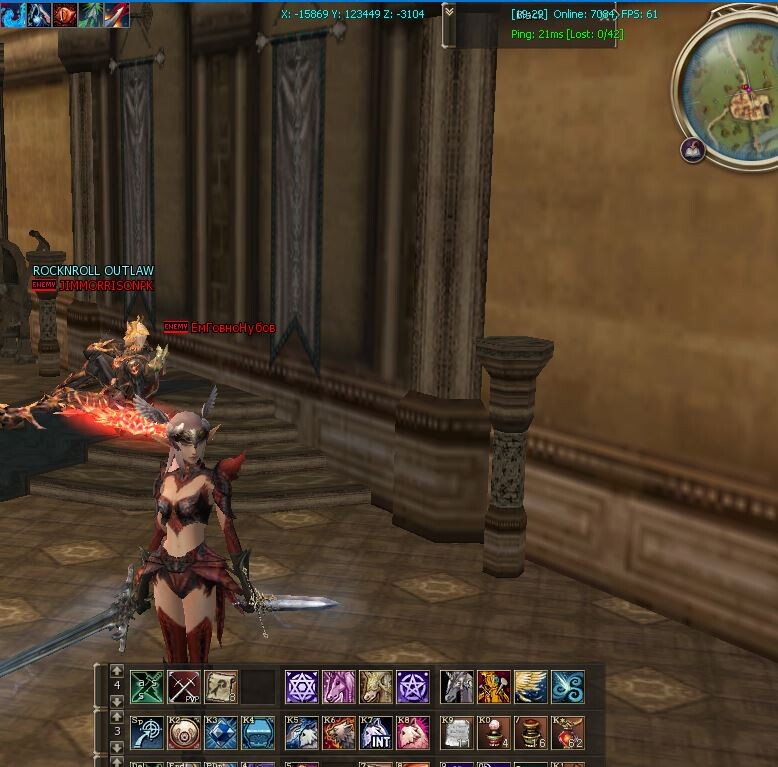Viewport: 778px width, 767px height.
Task: Select the blue swirl buff icon
Action: coord(13,14)
